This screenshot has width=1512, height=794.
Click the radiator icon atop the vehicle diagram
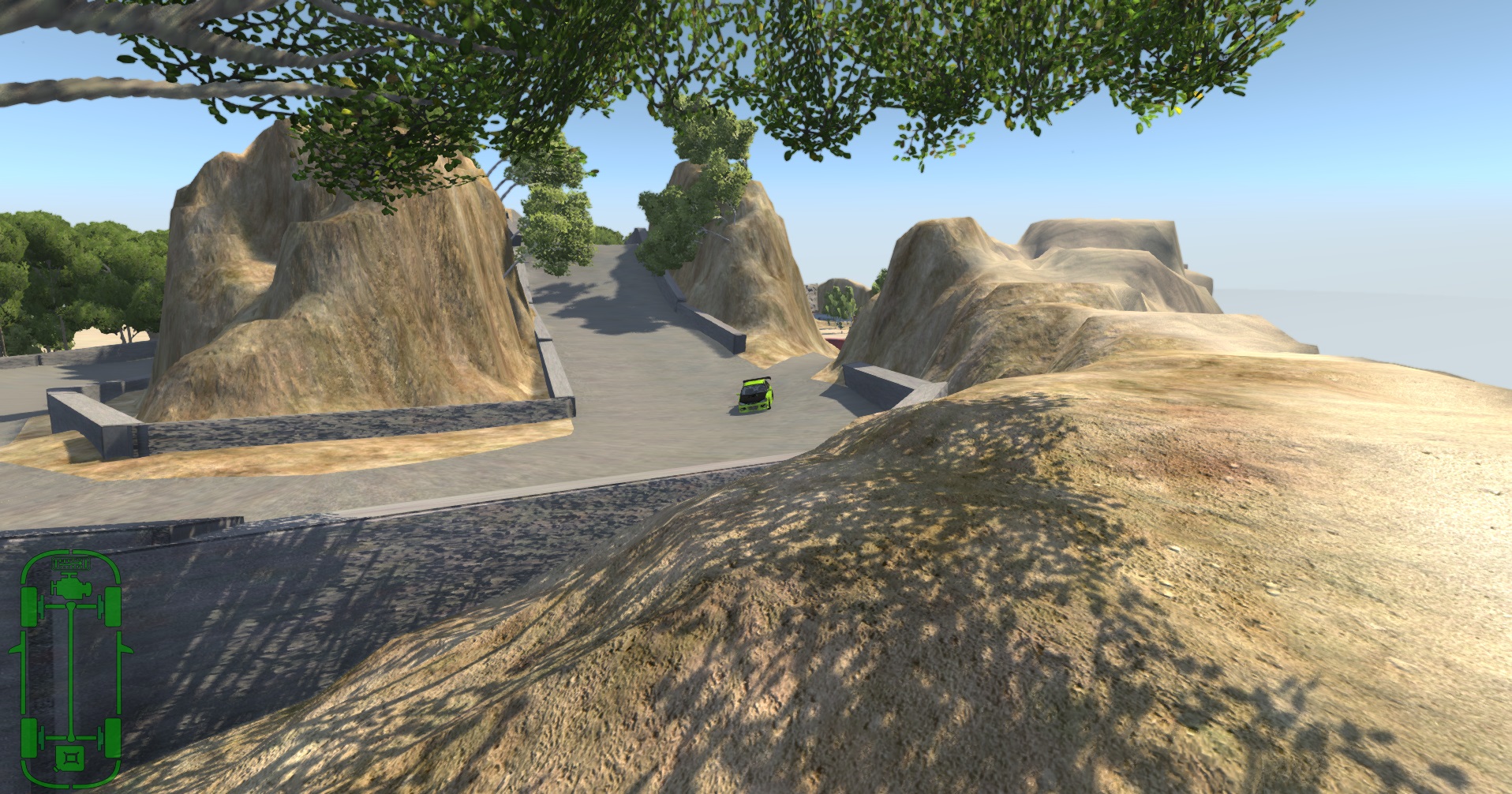[71, 564]
